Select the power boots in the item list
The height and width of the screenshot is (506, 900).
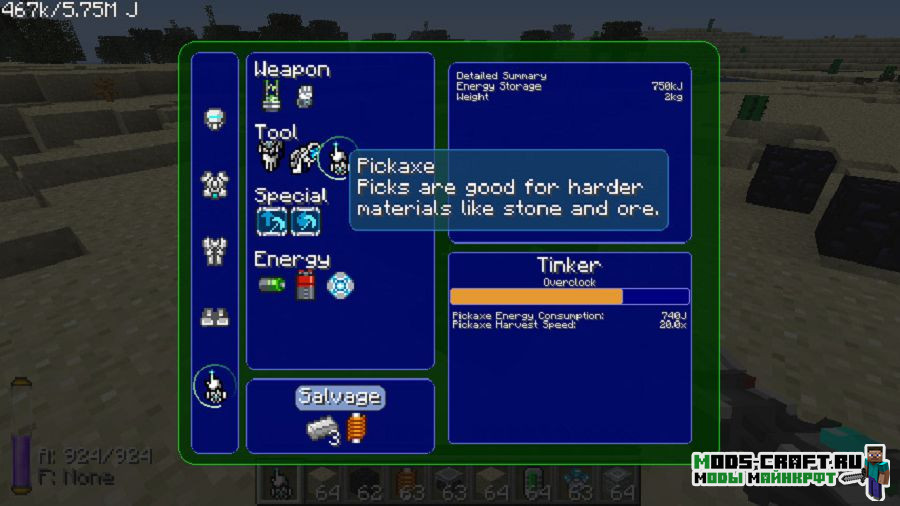(x=215, y=317)
